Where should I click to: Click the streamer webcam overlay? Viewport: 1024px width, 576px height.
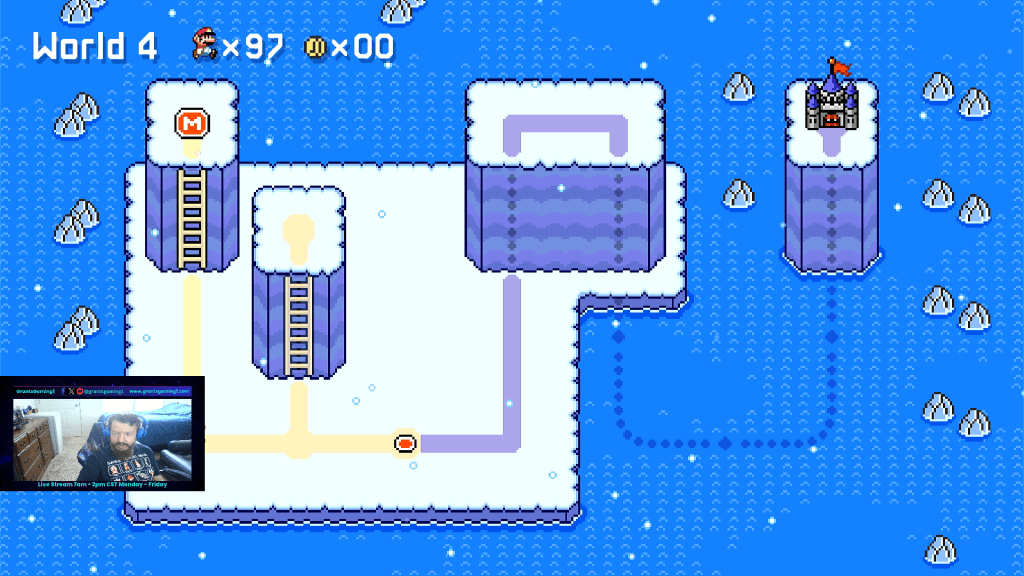pos(102,436)
